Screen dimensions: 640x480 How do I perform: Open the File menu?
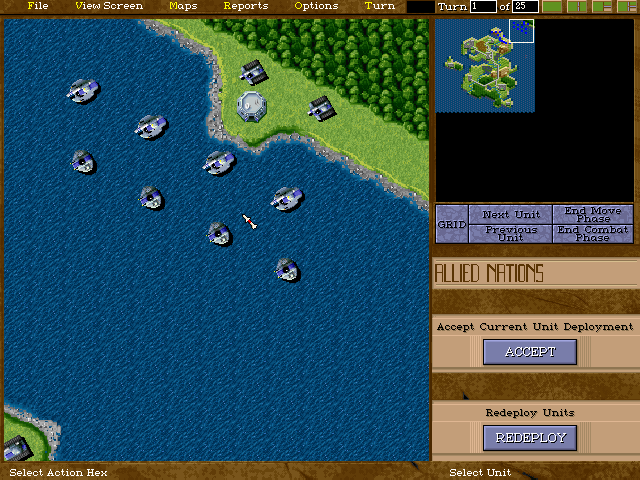tap(38, 6)
